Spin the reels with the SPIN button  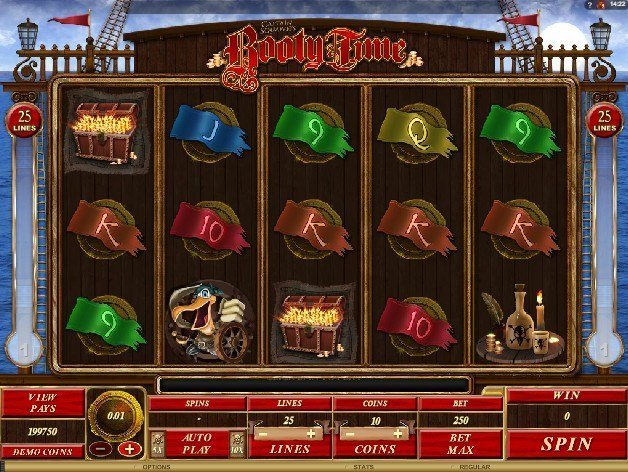pos(566,443)
